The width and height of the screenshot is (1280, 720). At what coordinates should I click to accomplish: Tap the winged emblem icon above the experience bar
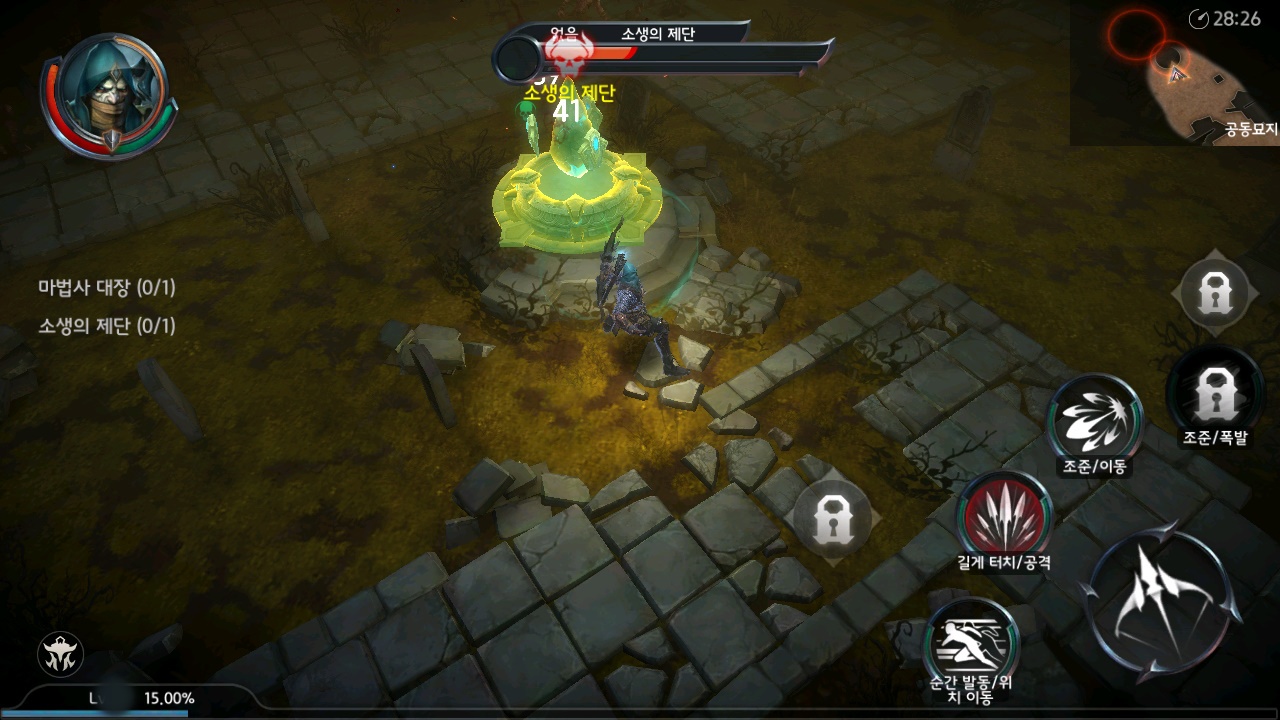click(x=60, y=655)
